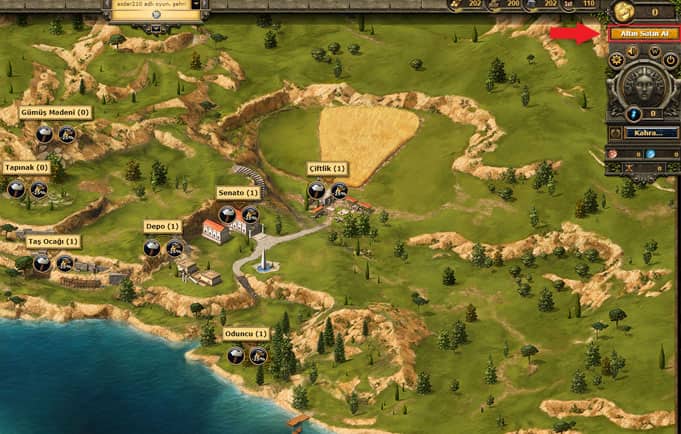Click the hammer icon under Oduncu

pyautogui.click(x=258, y=355)
